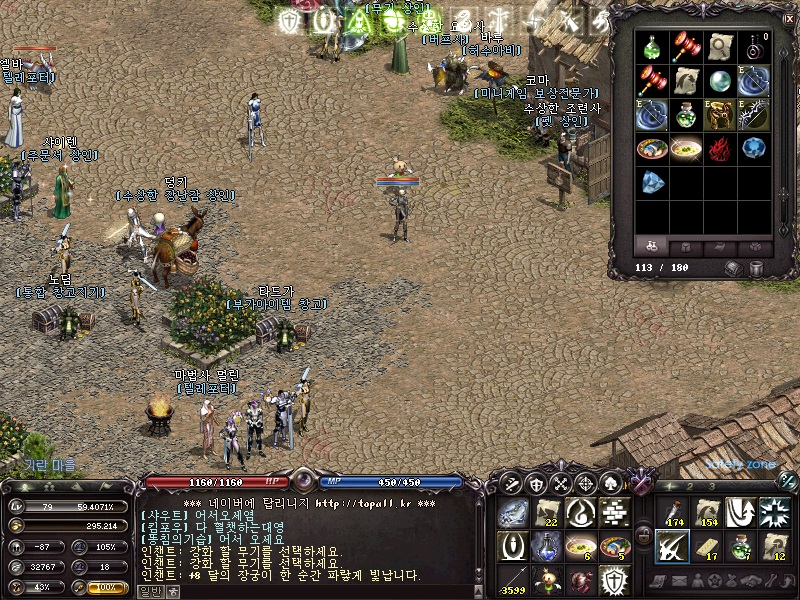The width and height of the screenshot is (800, 600).
Task: Switch to hotbar page 2
Action: tap(689, 486)
